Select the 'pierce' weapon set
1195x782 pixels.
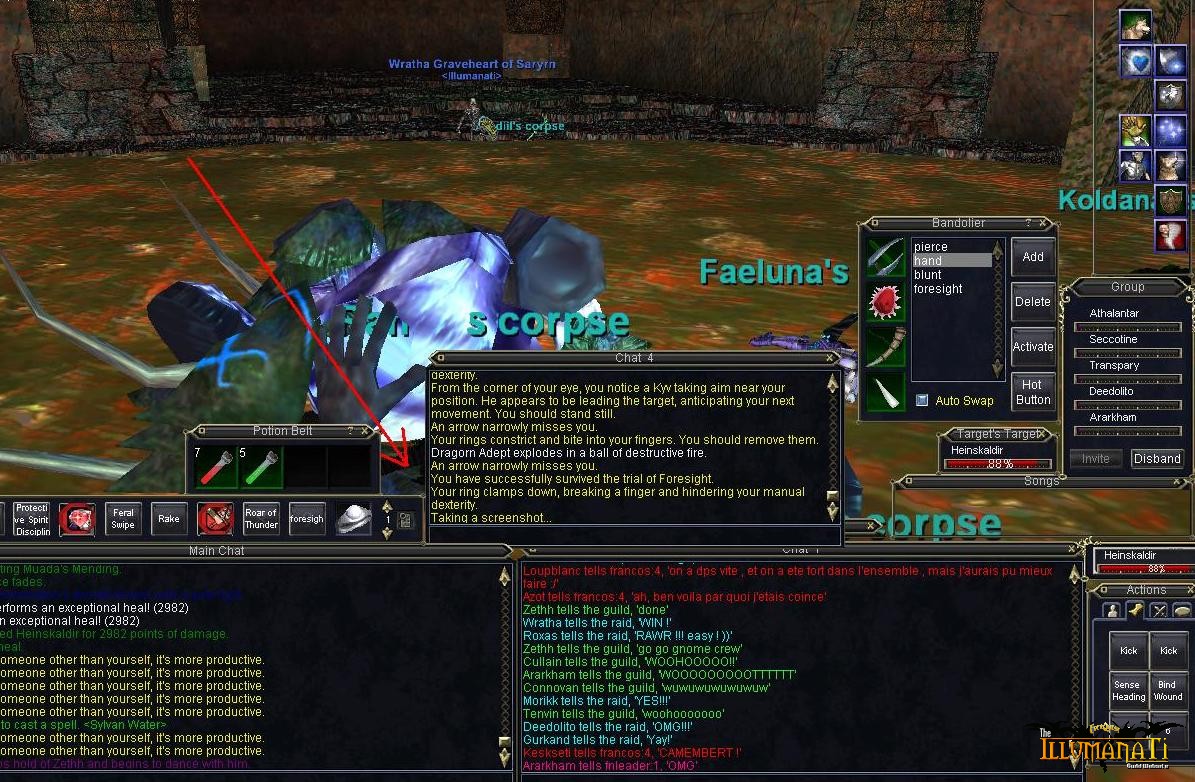pos(931,247)
